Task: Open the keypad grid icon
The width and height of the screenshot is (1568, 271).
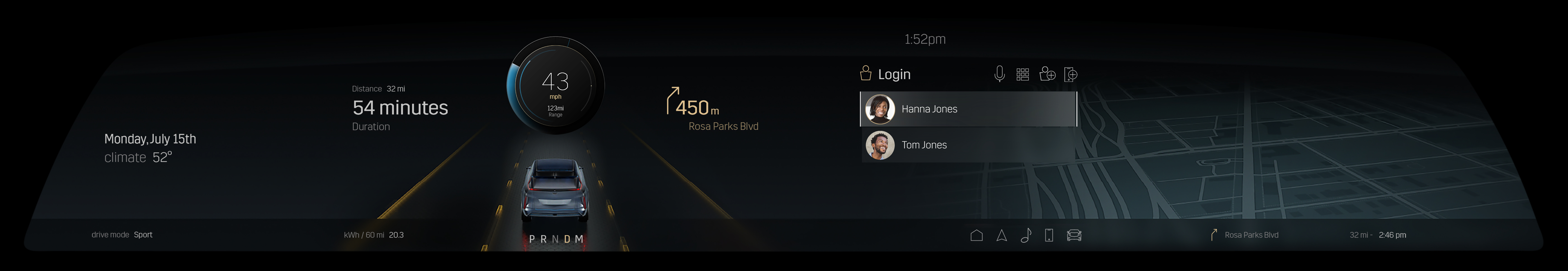Action: click(x=1023, y=74)
